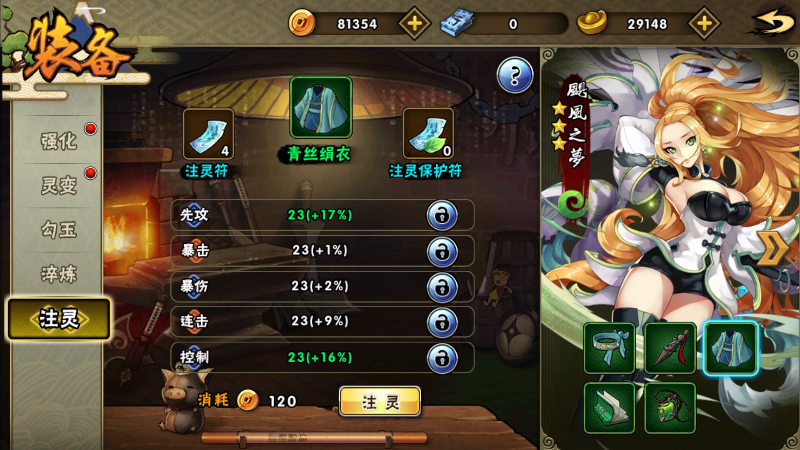
Task: Switch to the 淬炼 tab
Action: pos(58,273)
